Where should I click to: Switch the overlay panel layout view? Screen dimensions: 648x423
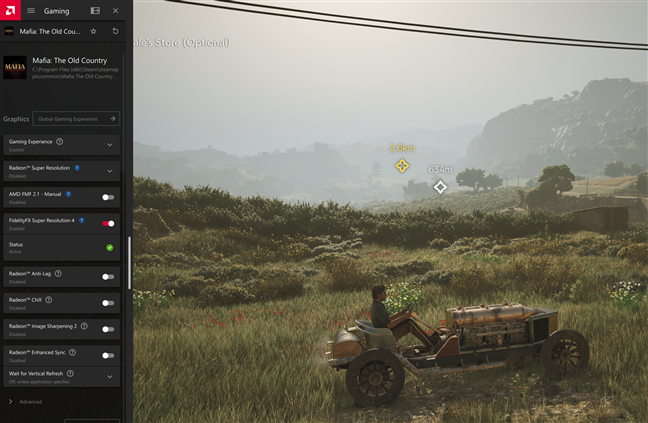95,10
